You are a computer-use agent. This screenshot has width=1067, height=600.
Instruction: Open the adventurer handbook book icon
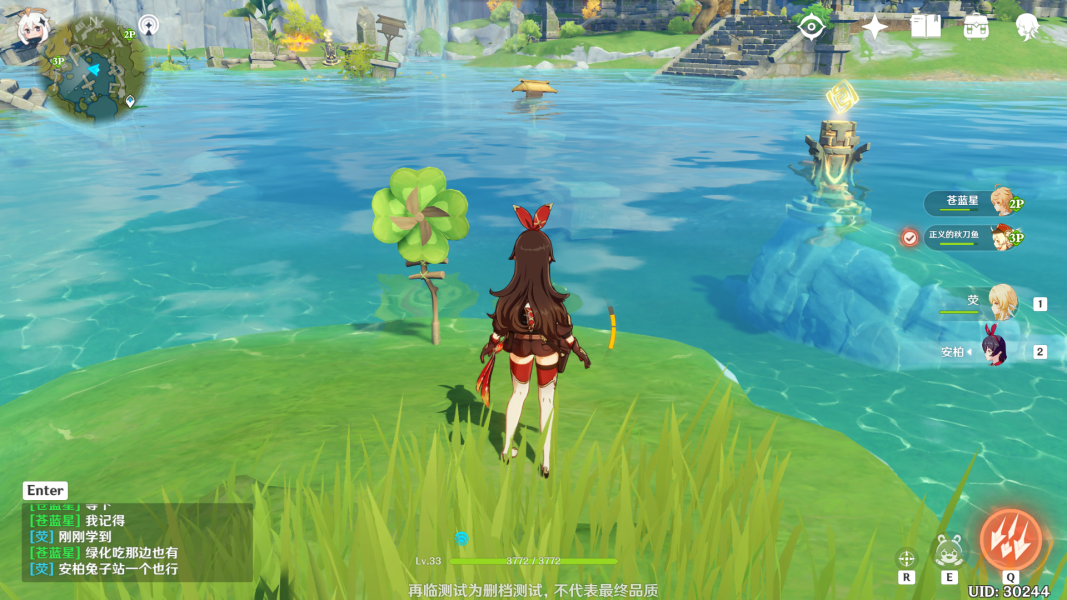coord(926,27)
